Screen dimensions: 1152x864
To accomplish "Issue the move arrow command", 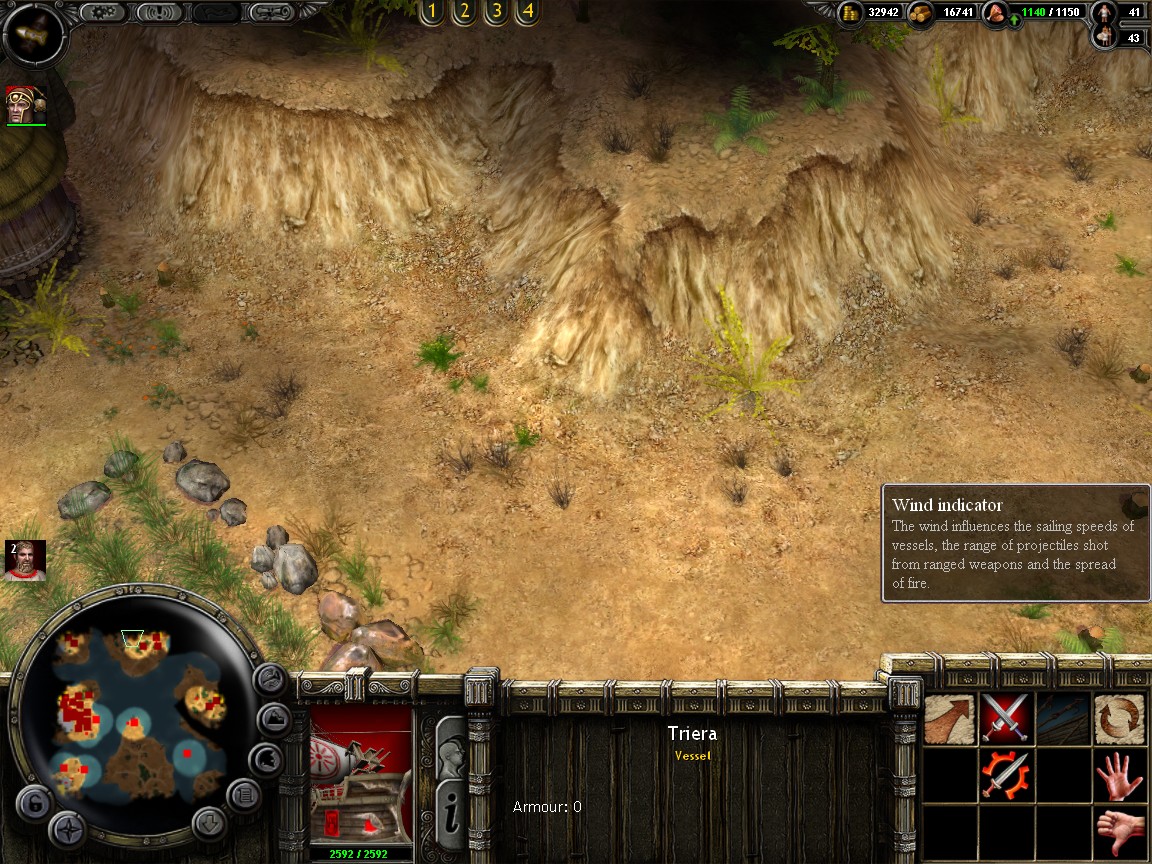I will click(949, 719).
